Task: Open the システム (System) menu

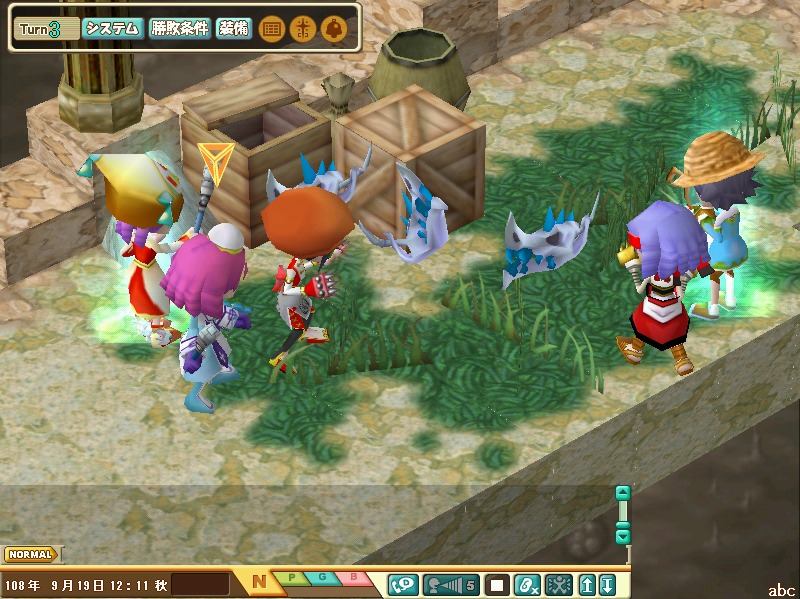Action: (112, 29)
